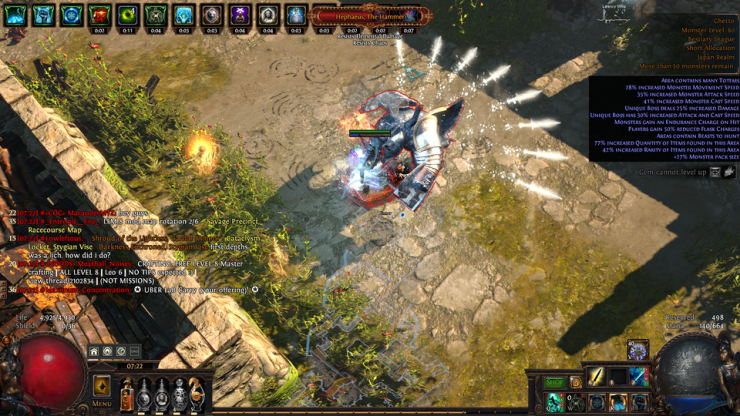
Task: Select the golden sword attack skill
Action: tap(597, 376)
